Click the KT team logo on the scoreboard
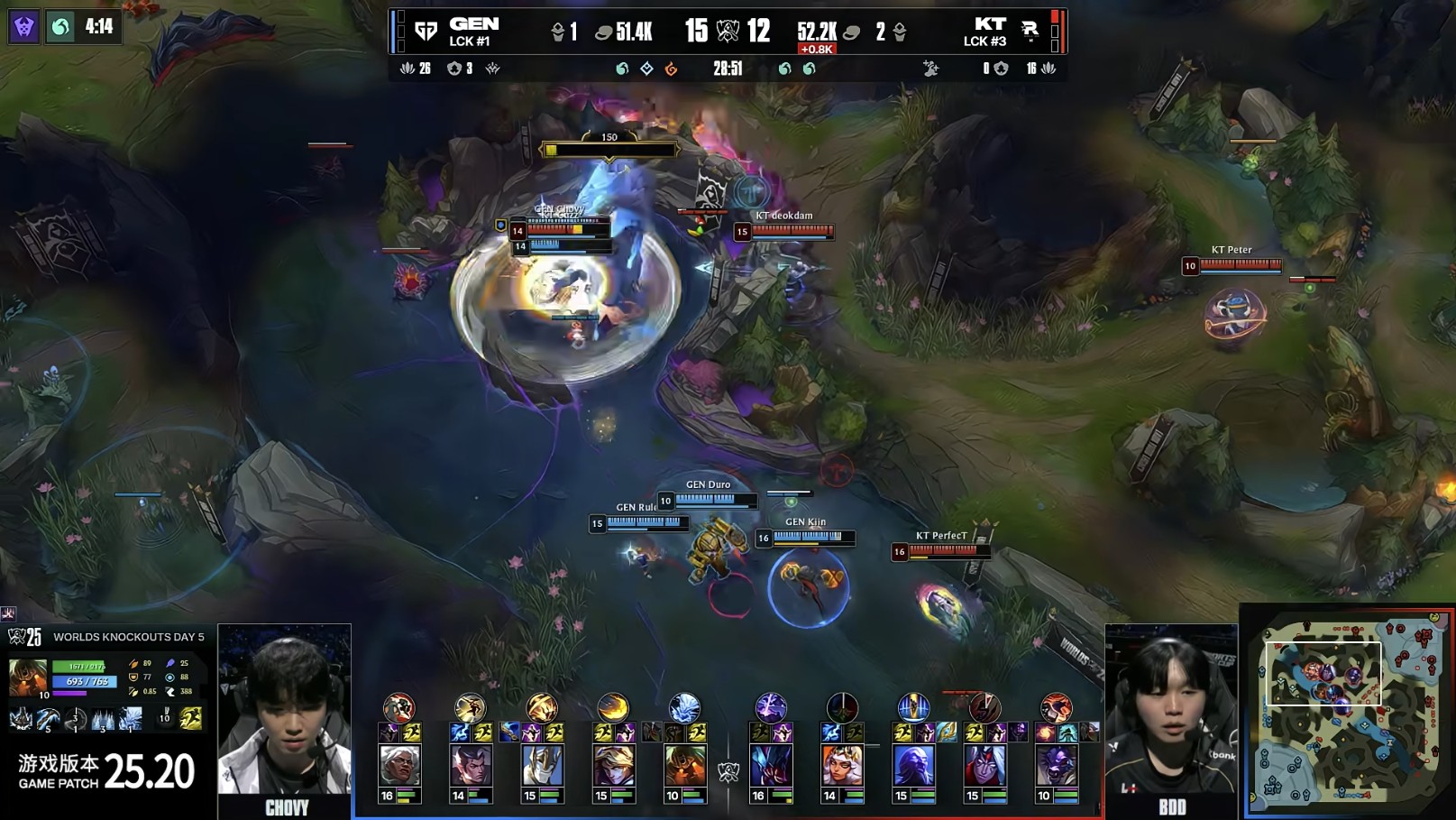The width and height of the screenshot is (1456, 820). (x=1030, y=32)
